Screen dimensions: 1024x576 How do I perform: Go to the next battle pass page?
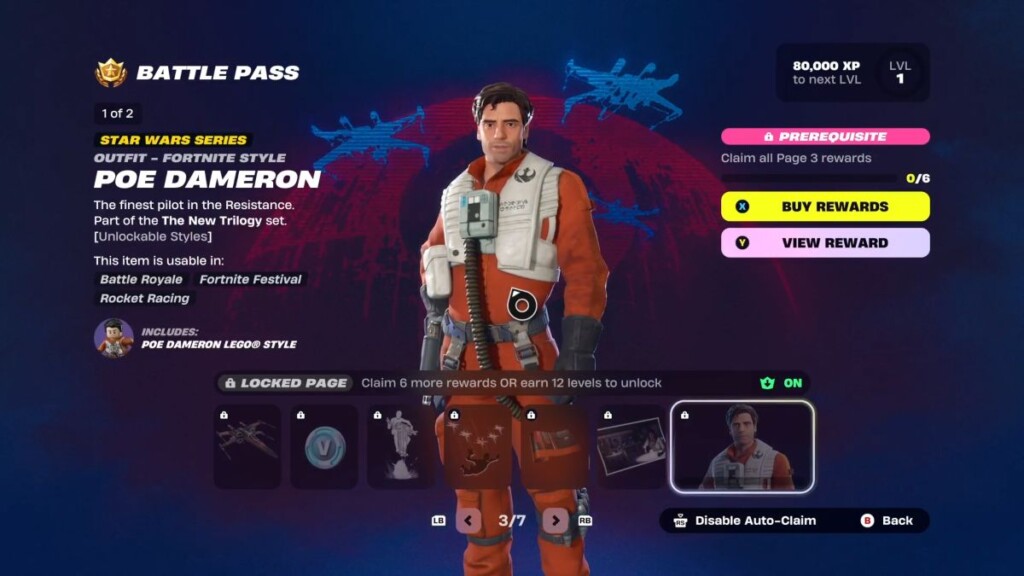(x=555, y=520)
